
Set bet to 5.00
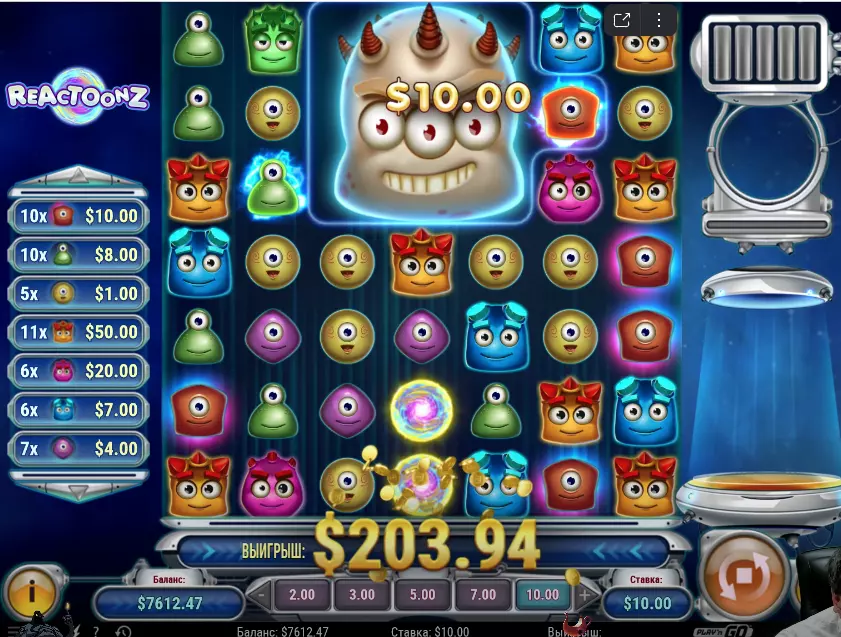tap(422, 594)
